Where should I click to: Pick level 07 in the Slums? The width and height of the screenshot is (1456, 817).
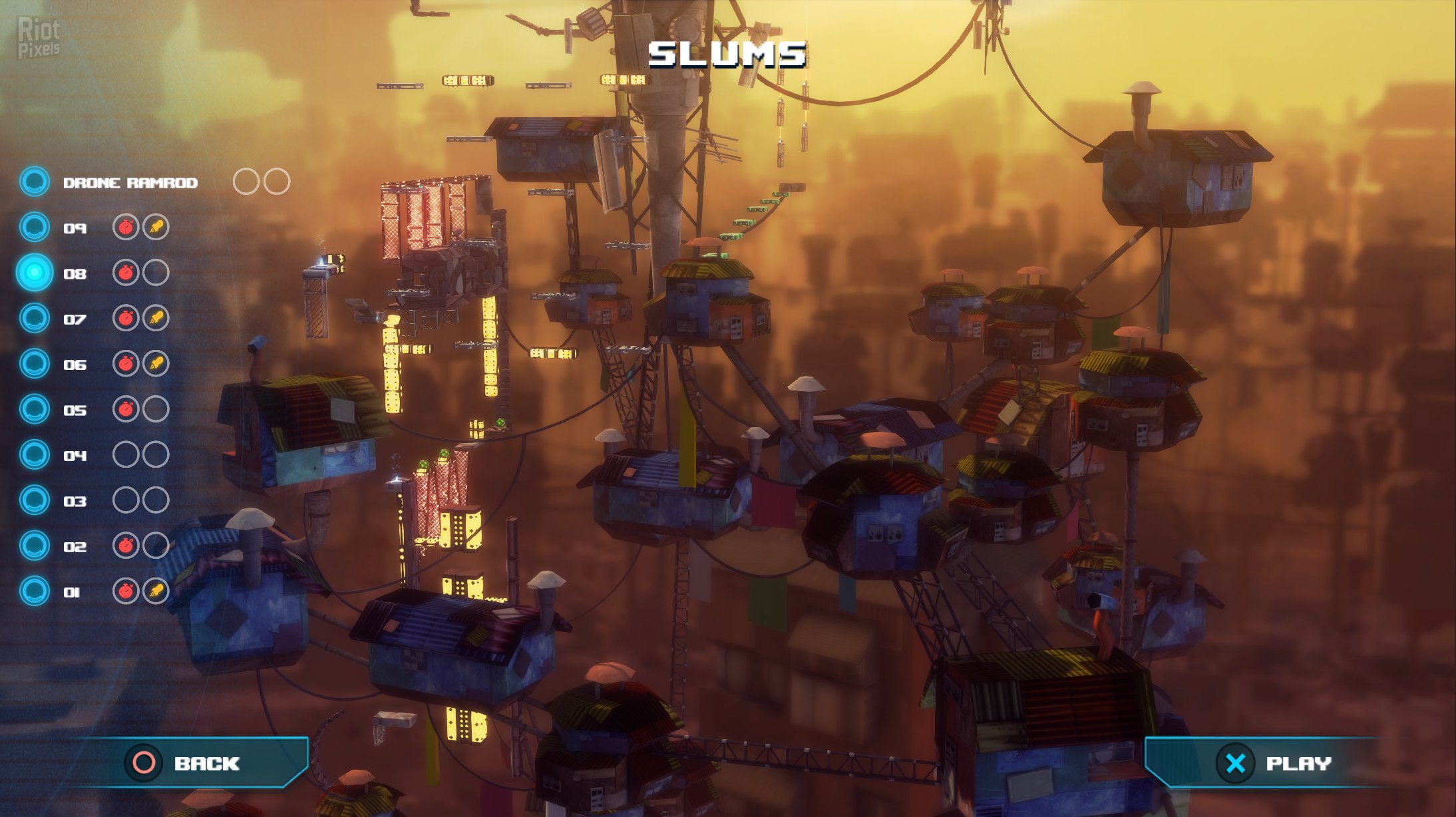75,319
